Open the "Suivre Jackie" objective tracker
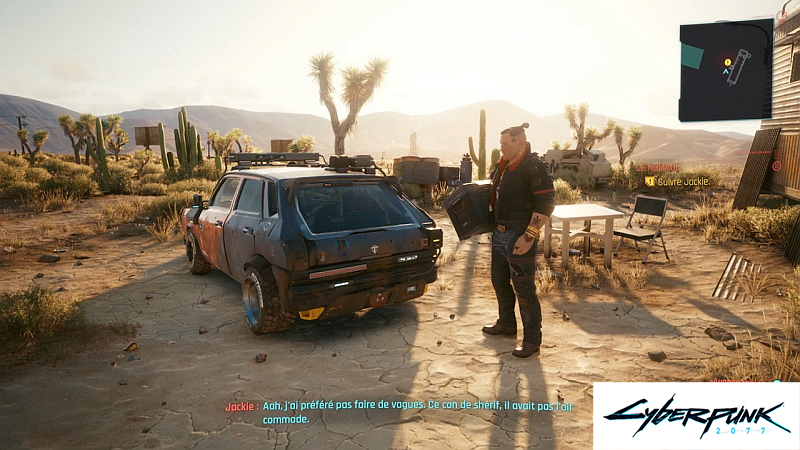Screen dimensions: 800x450 pyautogui.click(x=682, y=181)
